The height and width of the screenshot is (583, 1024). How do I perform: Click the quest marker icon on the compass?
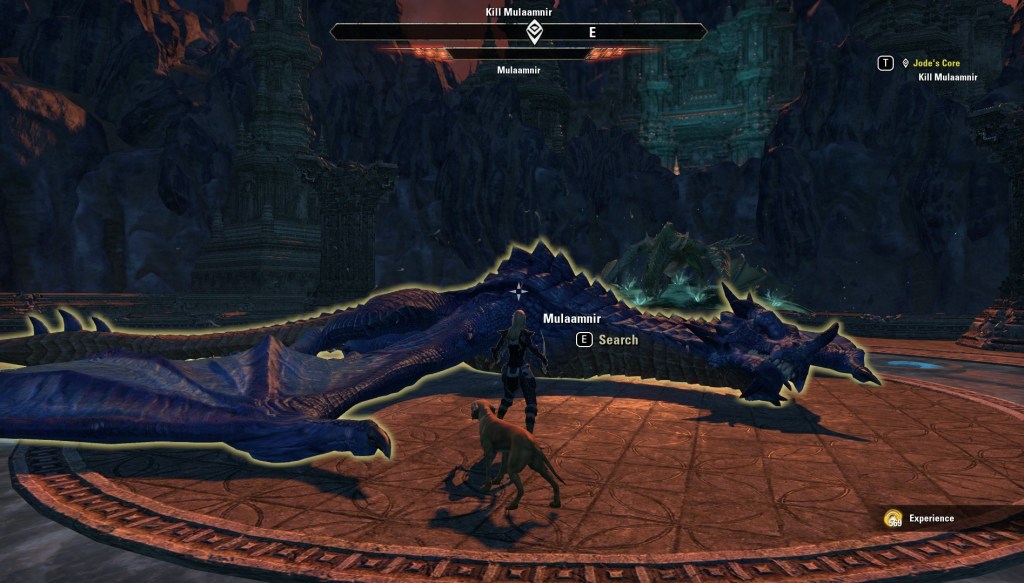(x=534, y=32)
